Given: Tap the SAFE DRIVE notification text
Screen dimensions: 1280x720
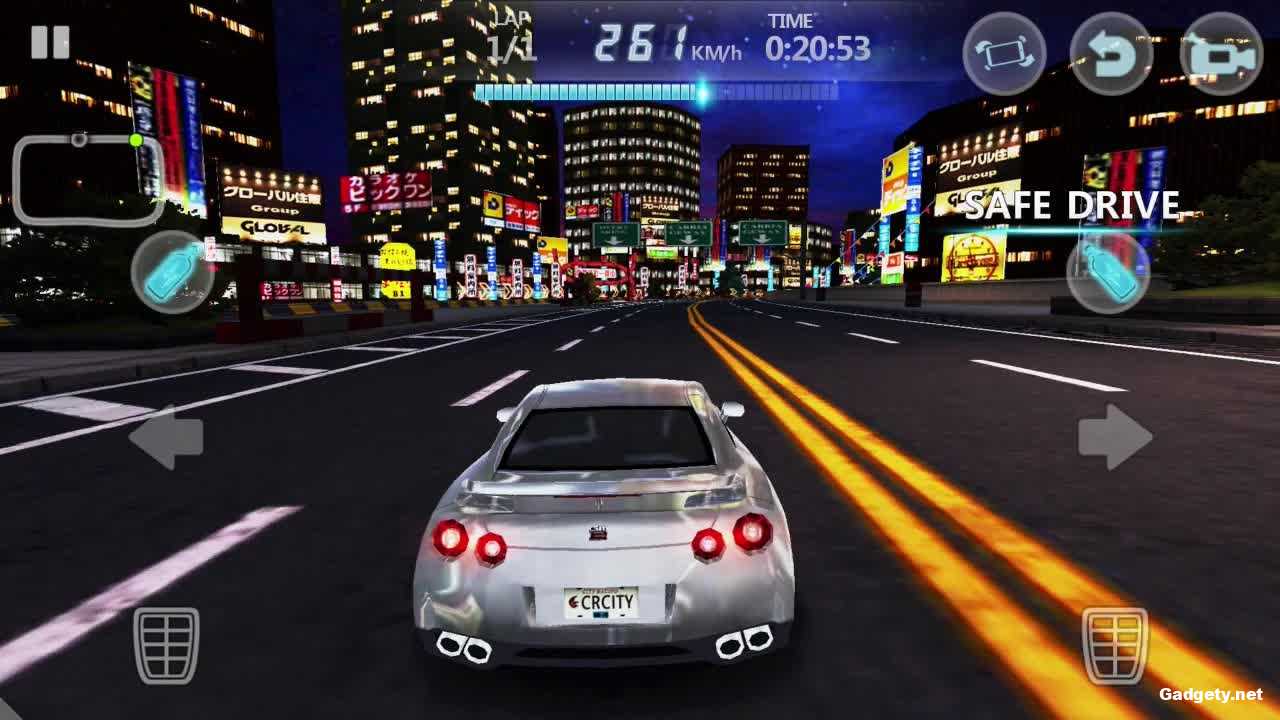Looking at the screenshot, I should (1073, 207).
